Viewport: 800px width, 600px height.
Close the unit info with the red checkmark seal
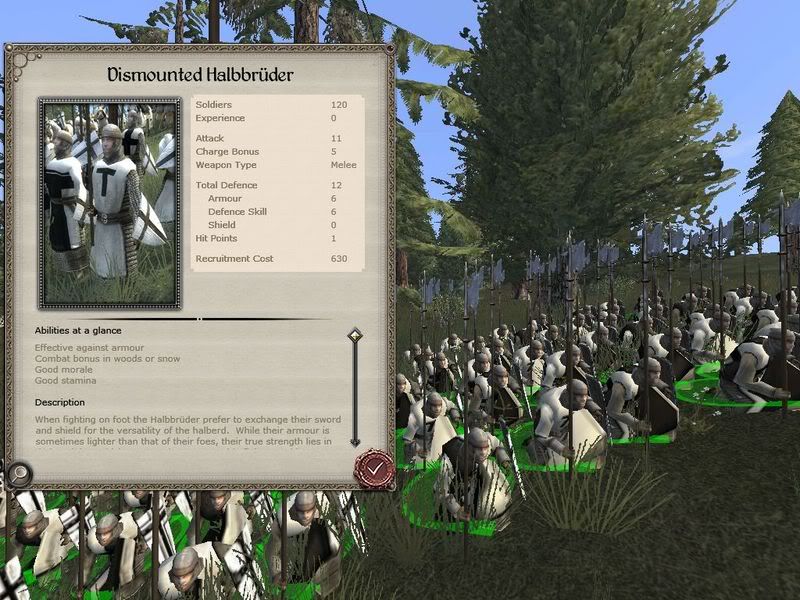(375, 466)
